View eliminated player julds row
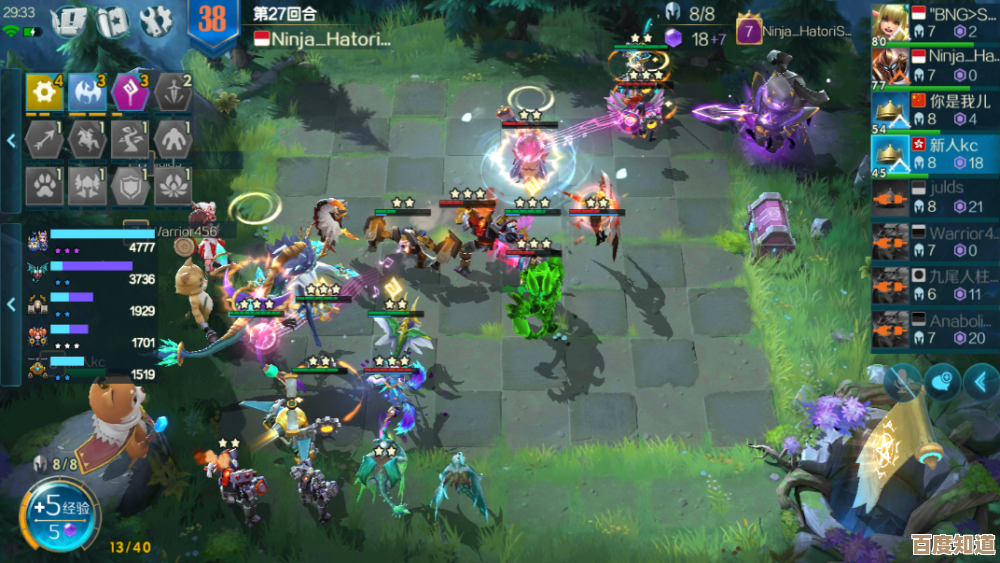 (x=934, y=197)
